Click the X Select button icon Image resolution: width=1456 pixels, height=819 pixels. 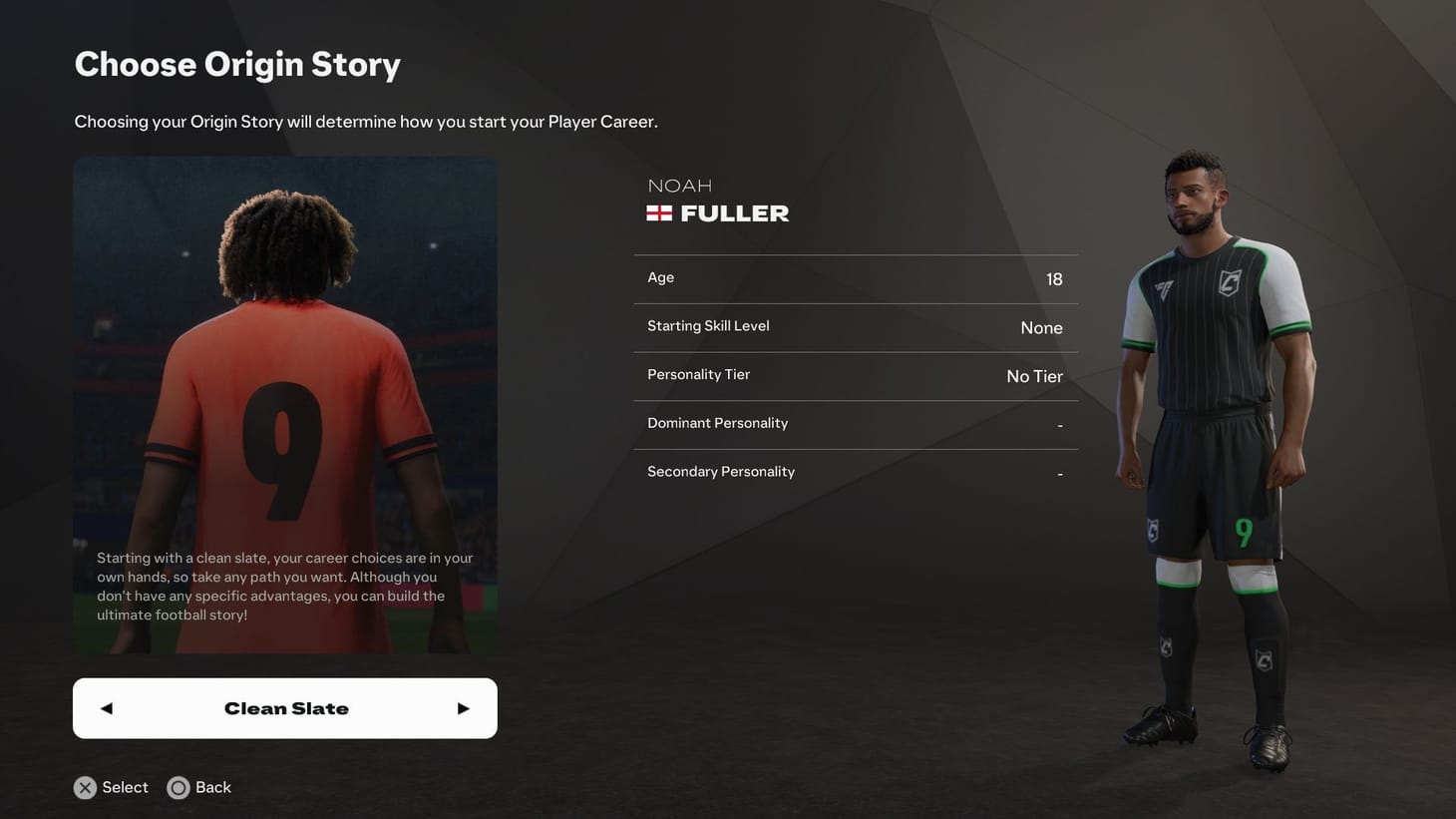85,787
